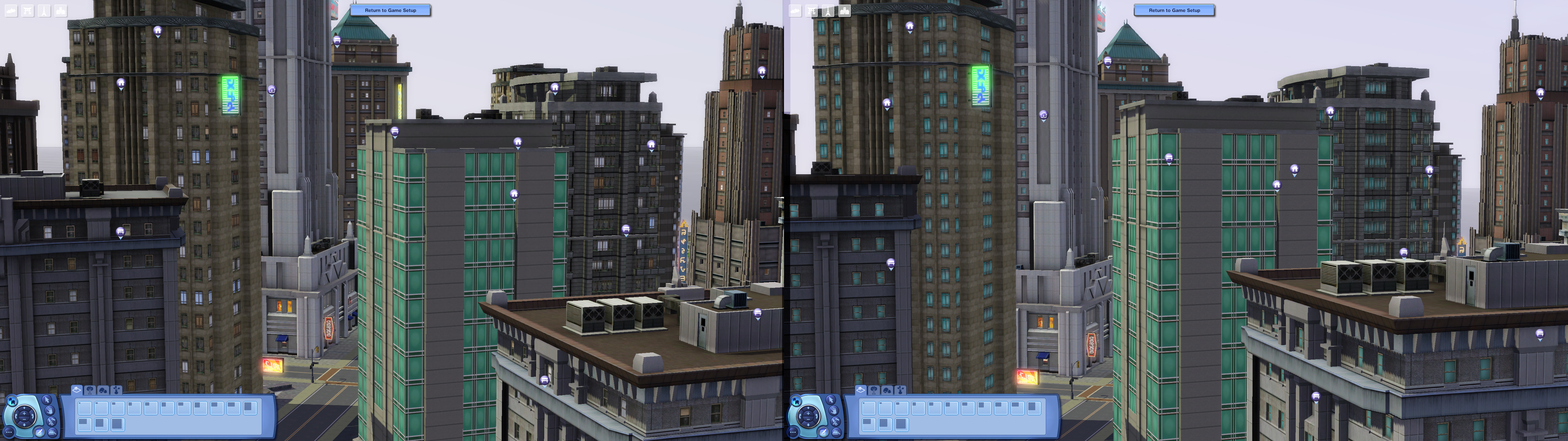Open the ellipsis options menu on the right screen
The width and height of the screenshot is (1568, 441).
click(x=793, y=432)
